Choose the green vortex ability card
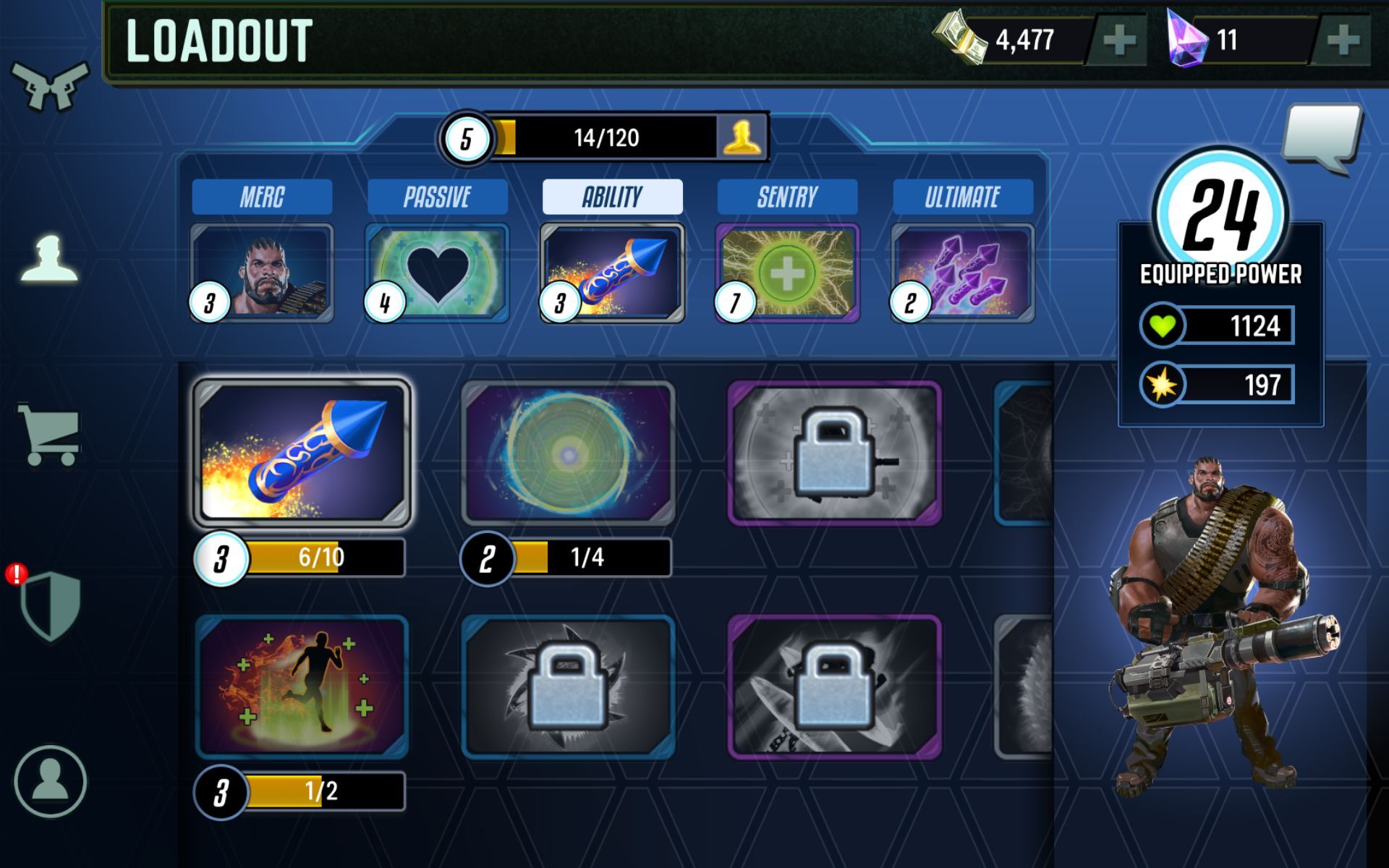The width and height of the screenshot is (1389, 868). click(568, 453)
